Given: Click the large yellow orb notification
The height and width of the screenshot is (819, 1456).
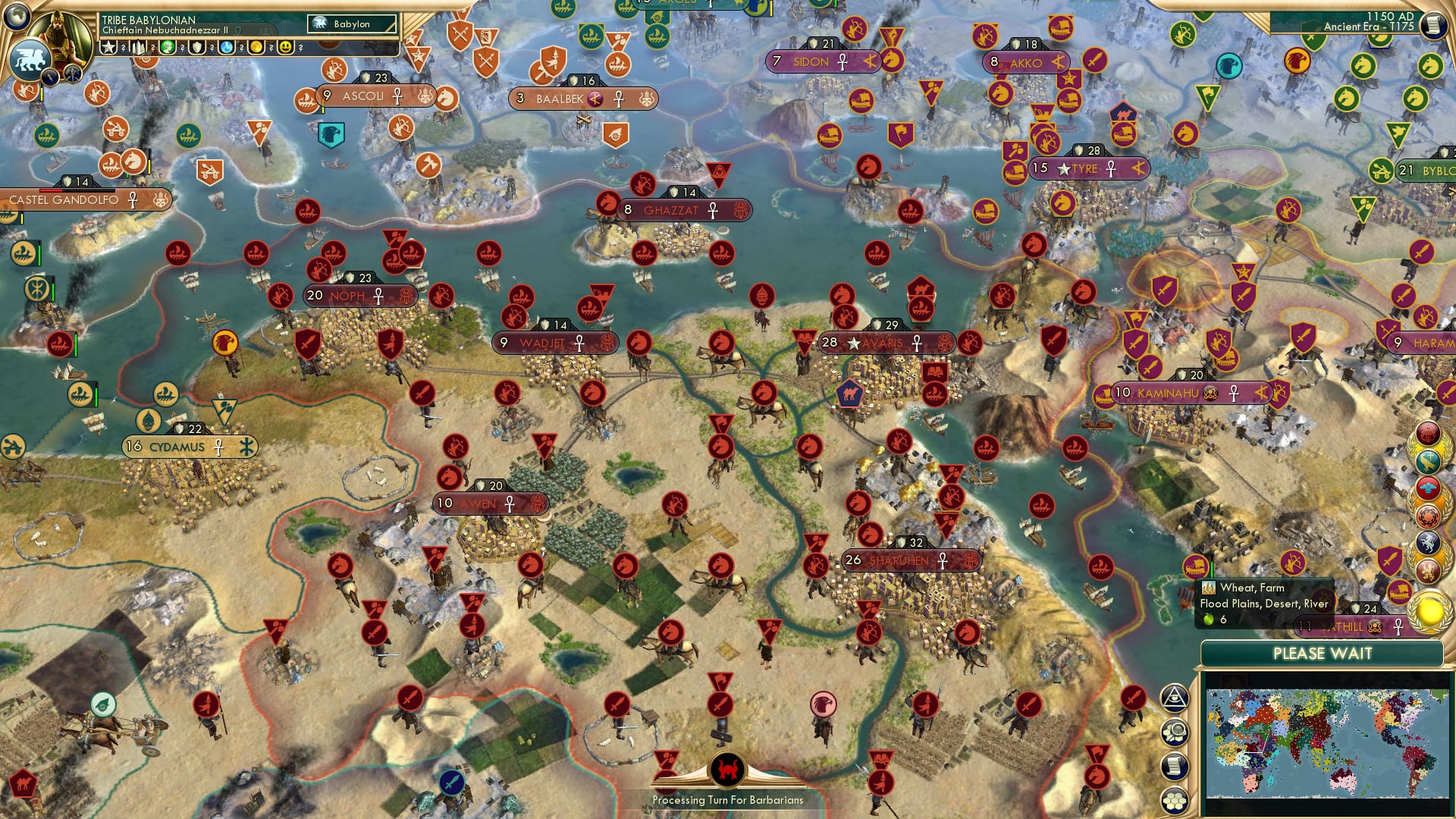Looking at the screenshot, I should pos(1429,611).
